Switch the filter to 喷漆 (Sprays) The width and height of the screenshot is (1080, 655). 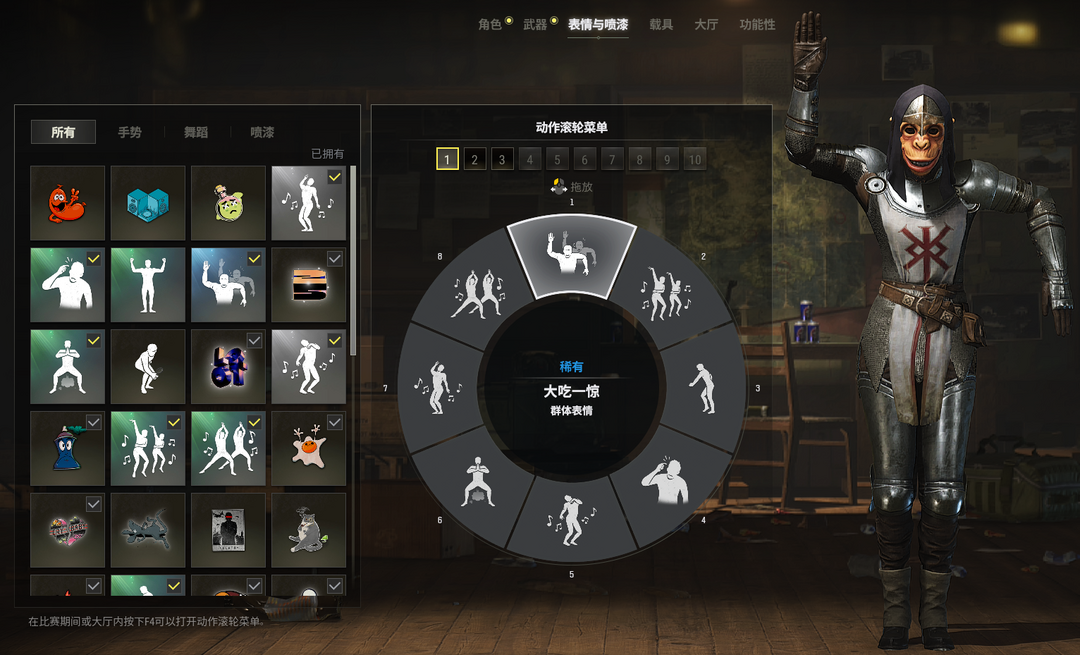pyautogui.click(x=262, y=132)
